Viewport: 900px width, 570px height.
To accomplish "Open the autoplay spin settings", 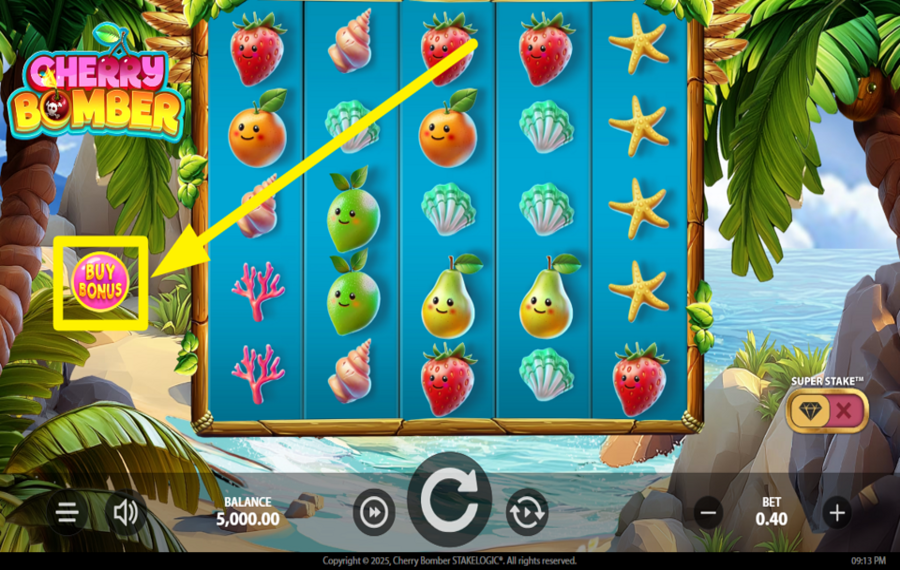I will 526,513.
